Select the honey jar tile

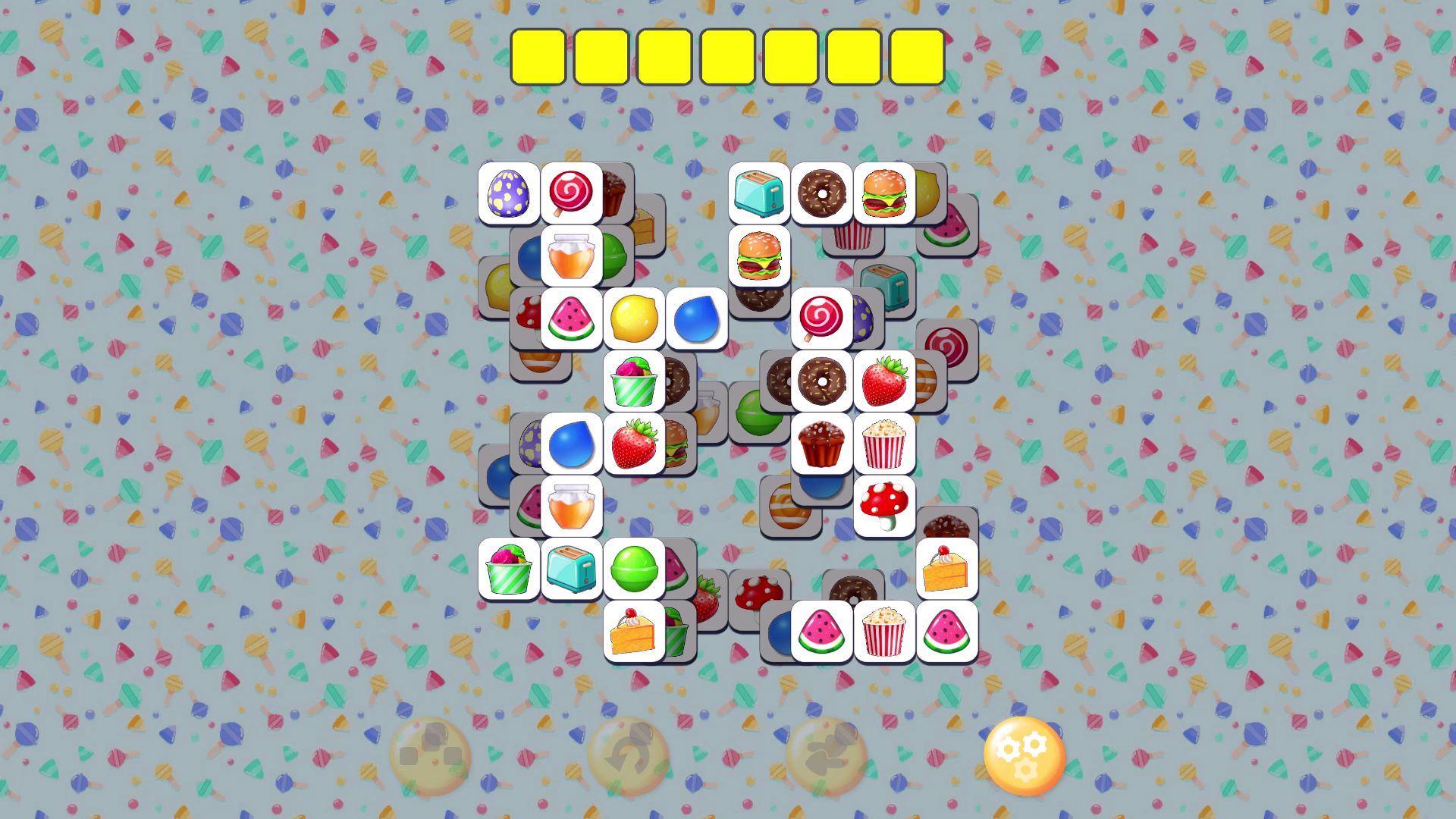coord(571,256)
